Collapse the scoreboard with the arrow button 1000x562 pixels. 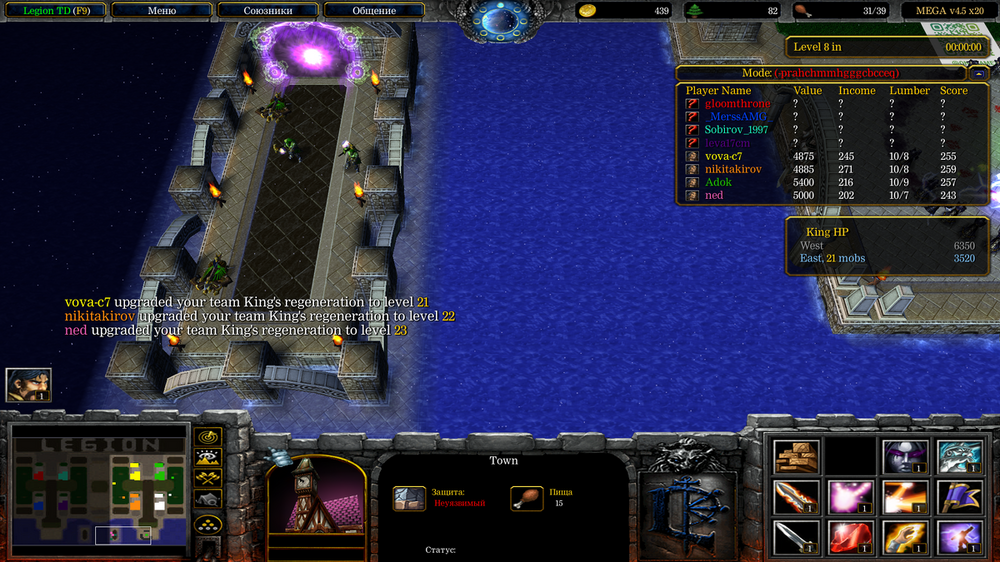[x=977, y=73]
